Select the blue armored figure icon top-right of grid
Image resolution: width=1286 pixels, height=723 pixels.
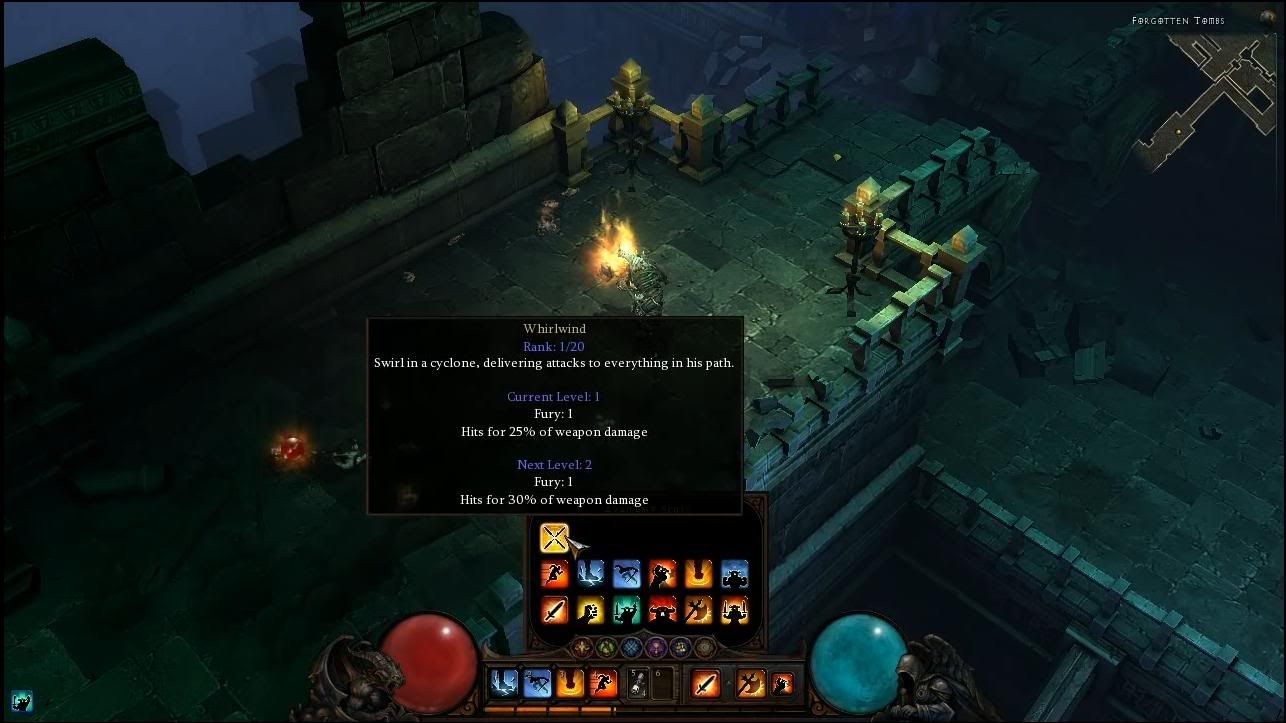coord(735,574)
